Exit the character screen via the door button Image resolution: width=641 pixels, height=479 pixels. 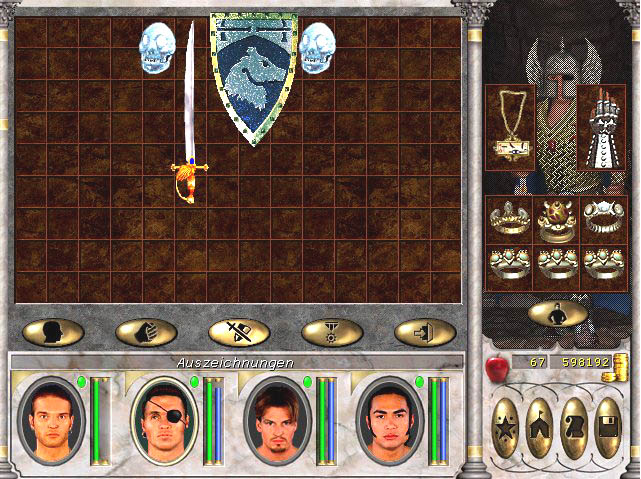(425, 332)
